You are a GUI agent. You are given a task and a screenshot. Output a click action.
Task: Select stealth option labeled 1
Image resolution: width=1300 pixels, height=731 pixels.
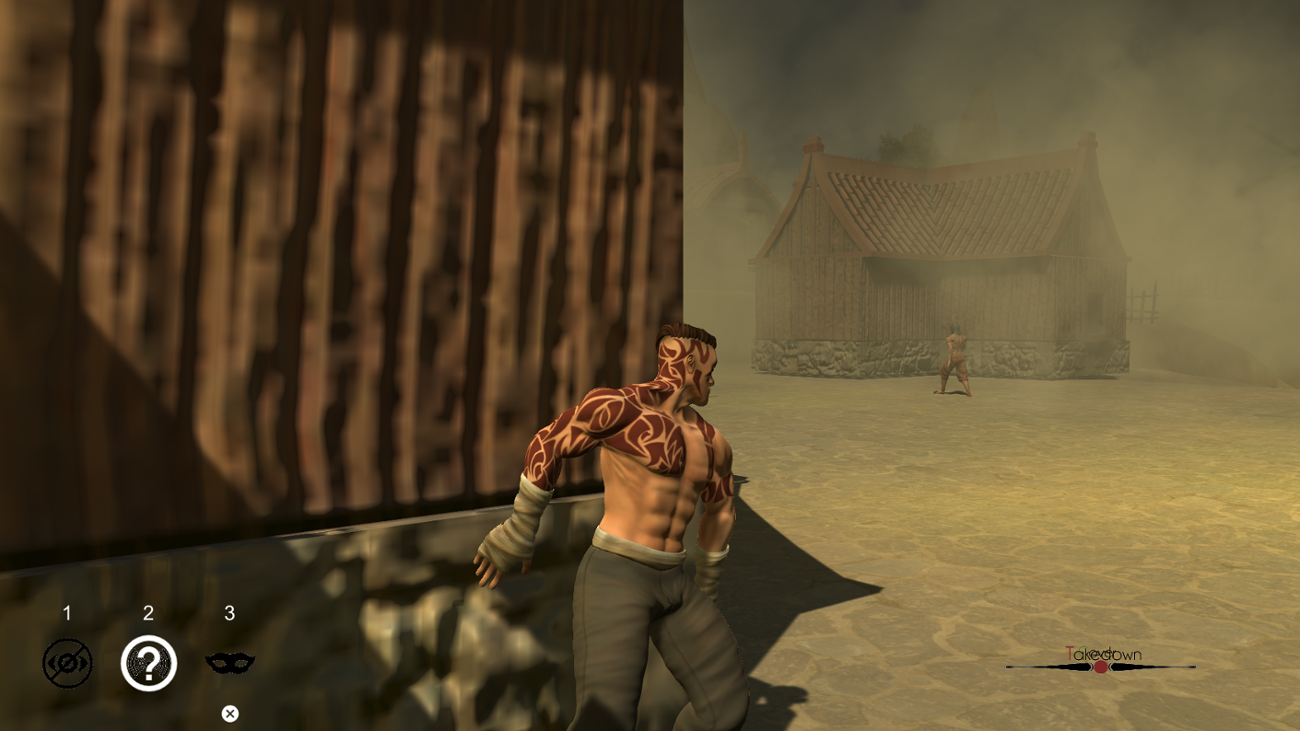pos(66,614)
